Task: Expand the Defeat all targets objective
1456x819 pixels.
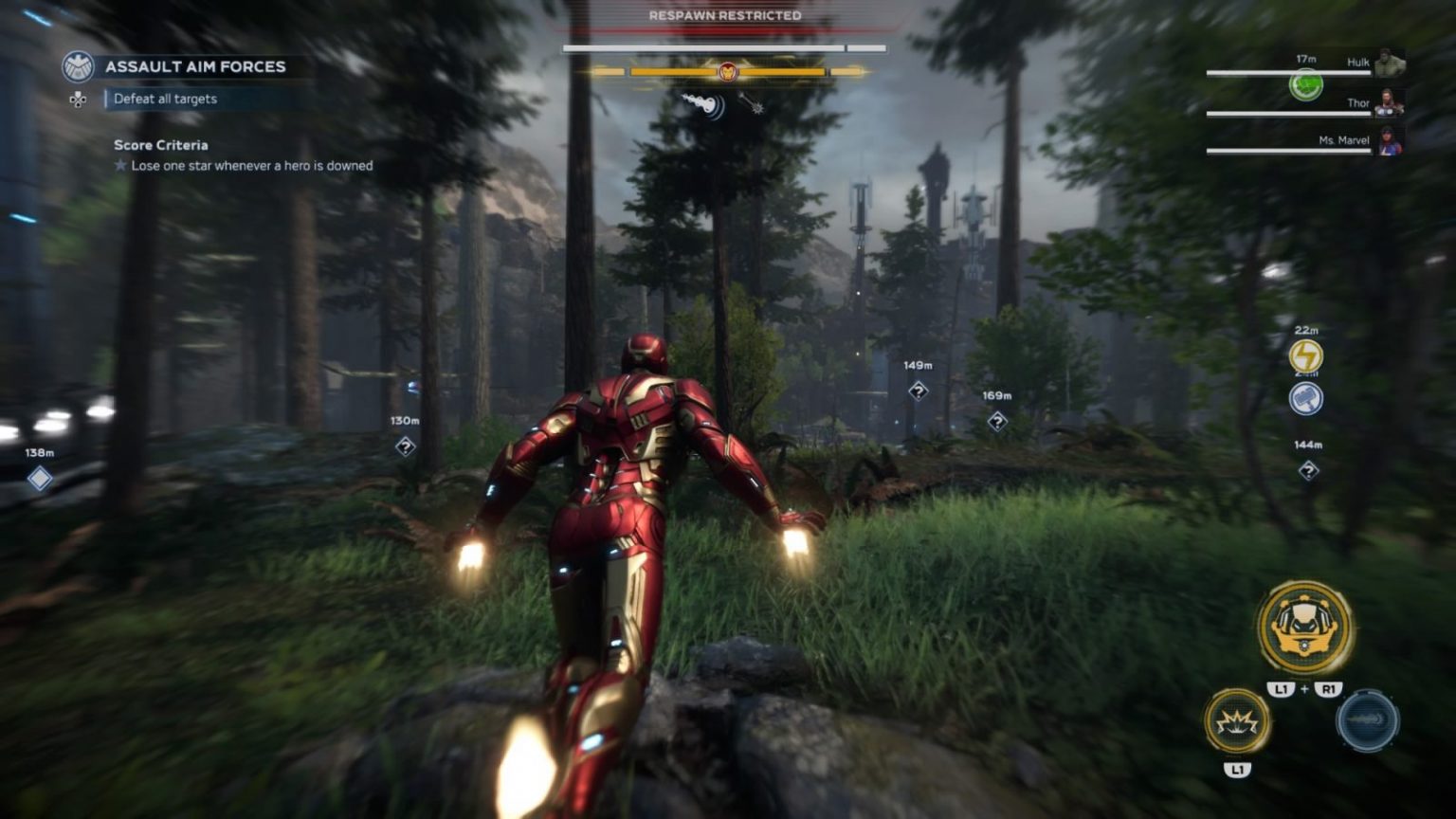Action: [166, 99]
